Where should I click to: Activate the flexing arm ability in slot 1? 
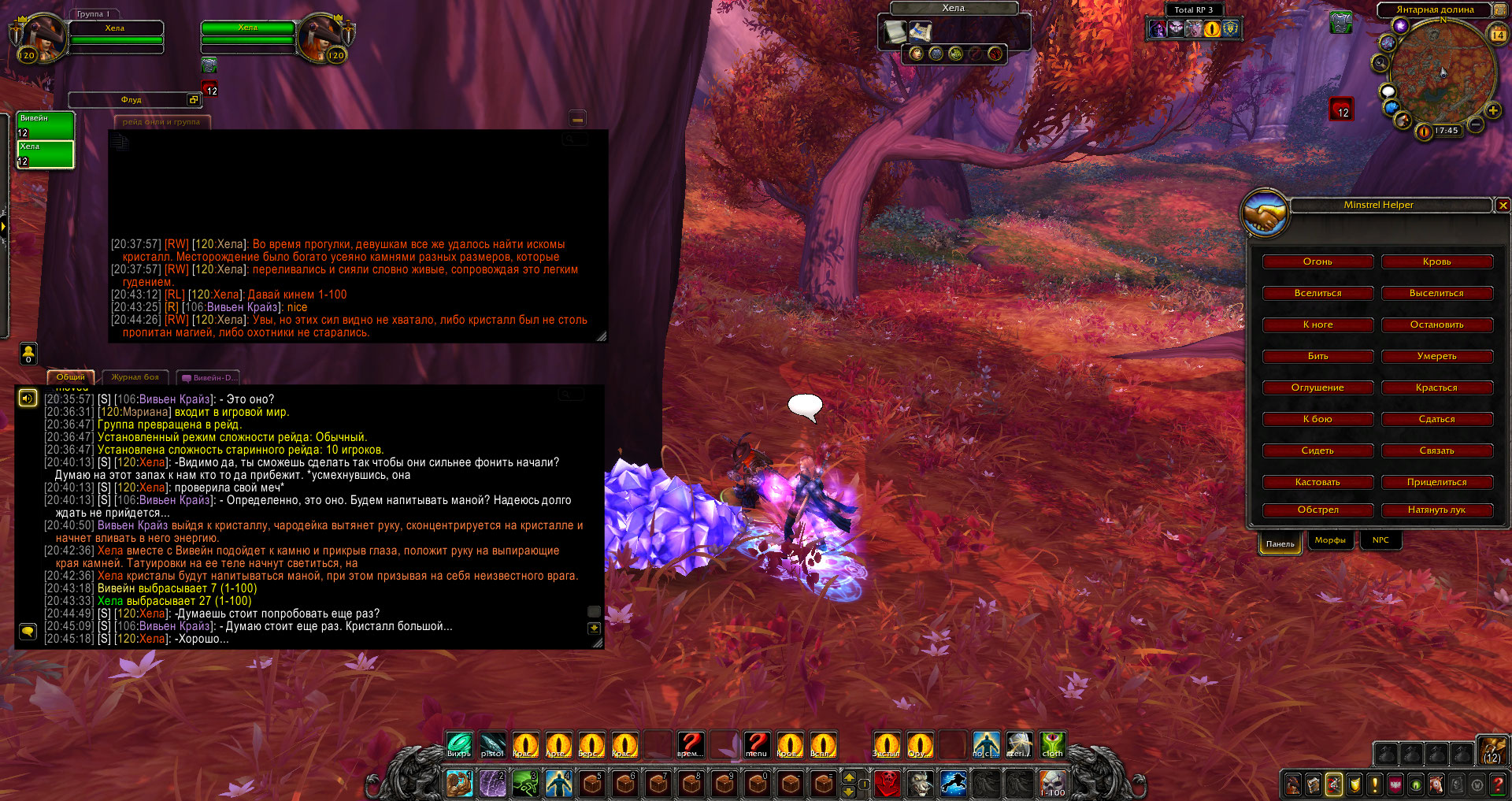pyautogui.click(x=459, y=784)
